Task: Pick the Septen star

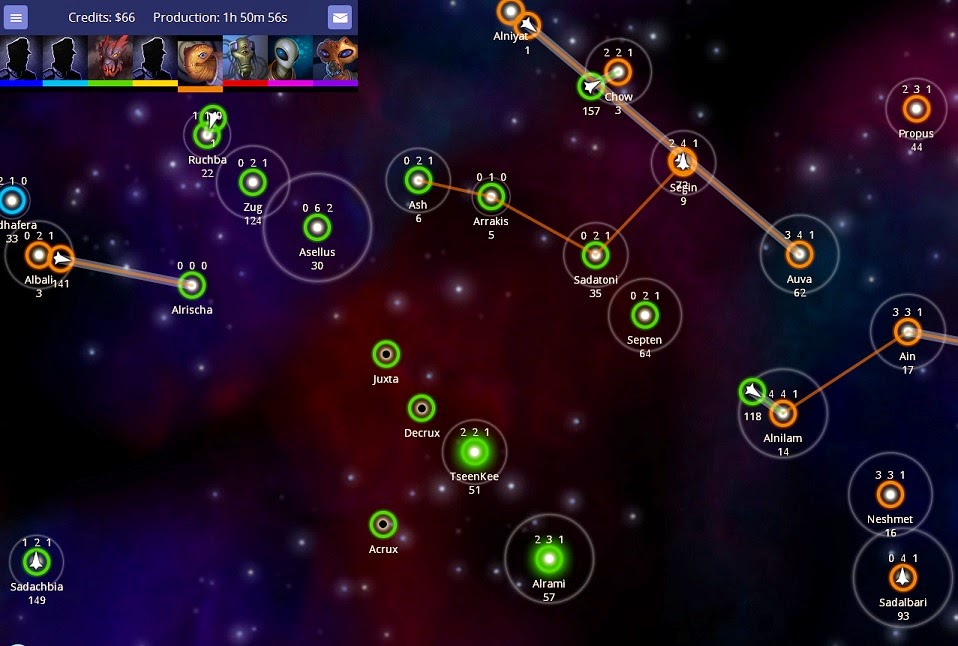Action: (645, 315)
